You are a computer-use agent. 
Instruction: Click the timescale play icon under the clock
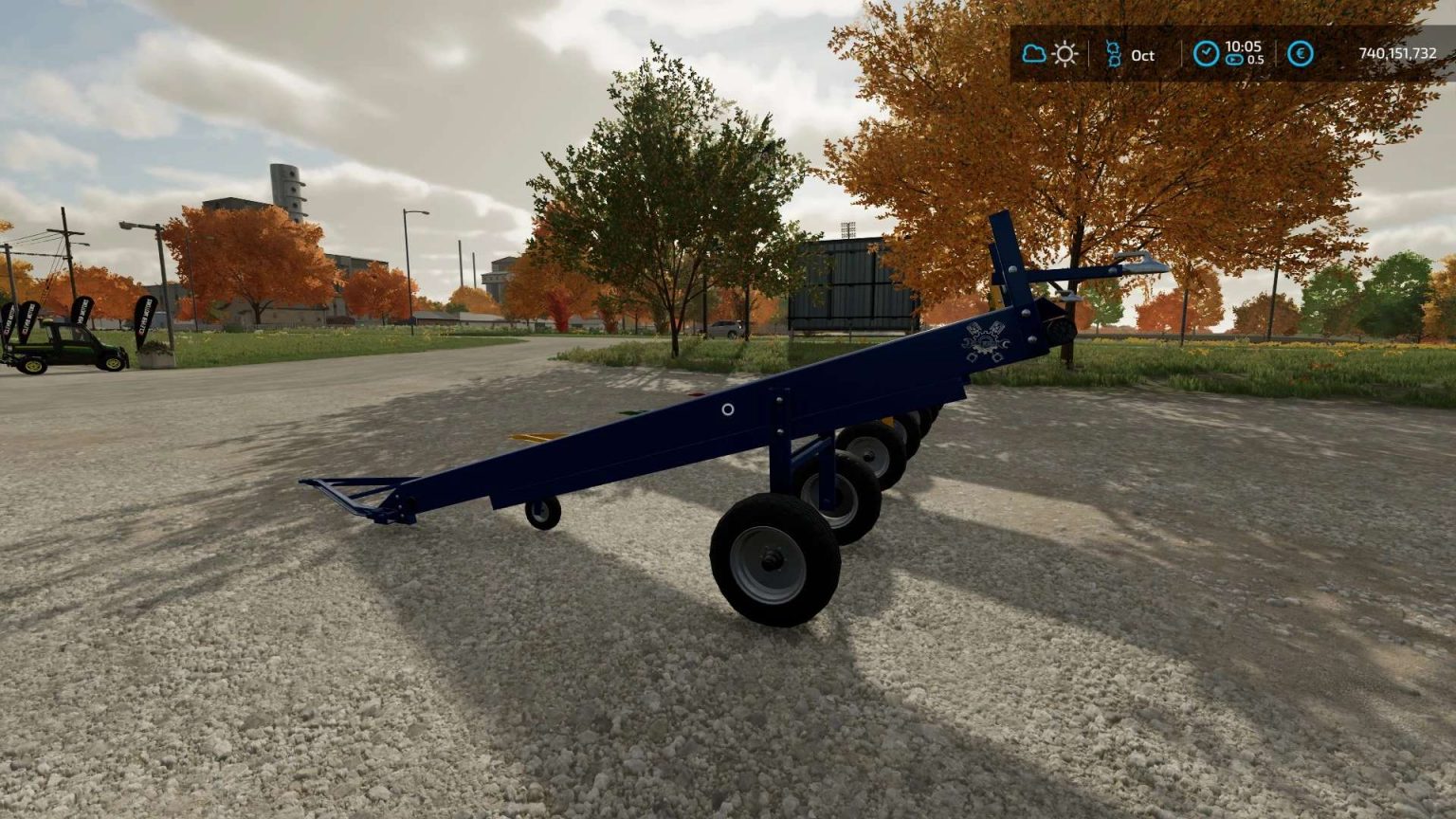pyautogui.click(x=1234, y=60)
